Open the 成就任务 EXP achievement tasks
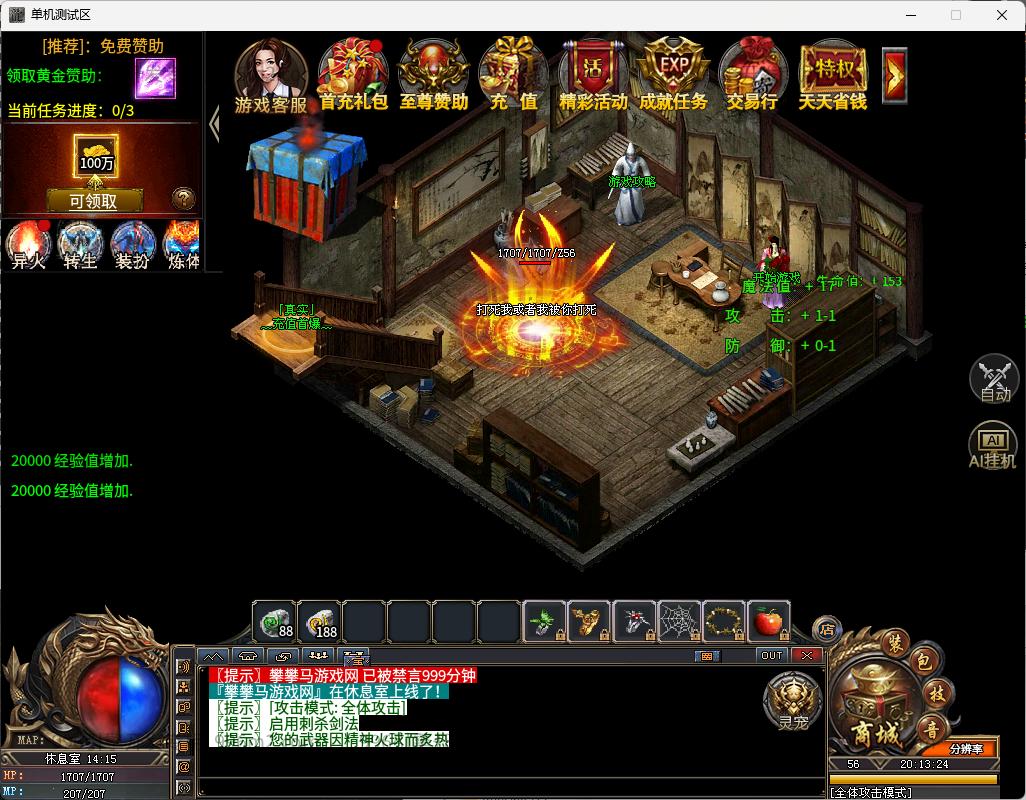Screen dimensions: 1026x800 [673, 73]
